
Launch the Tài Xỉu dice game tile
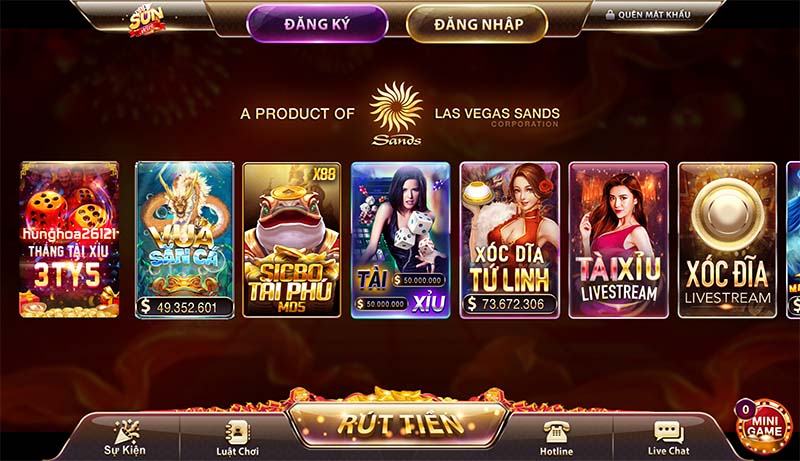400,240
